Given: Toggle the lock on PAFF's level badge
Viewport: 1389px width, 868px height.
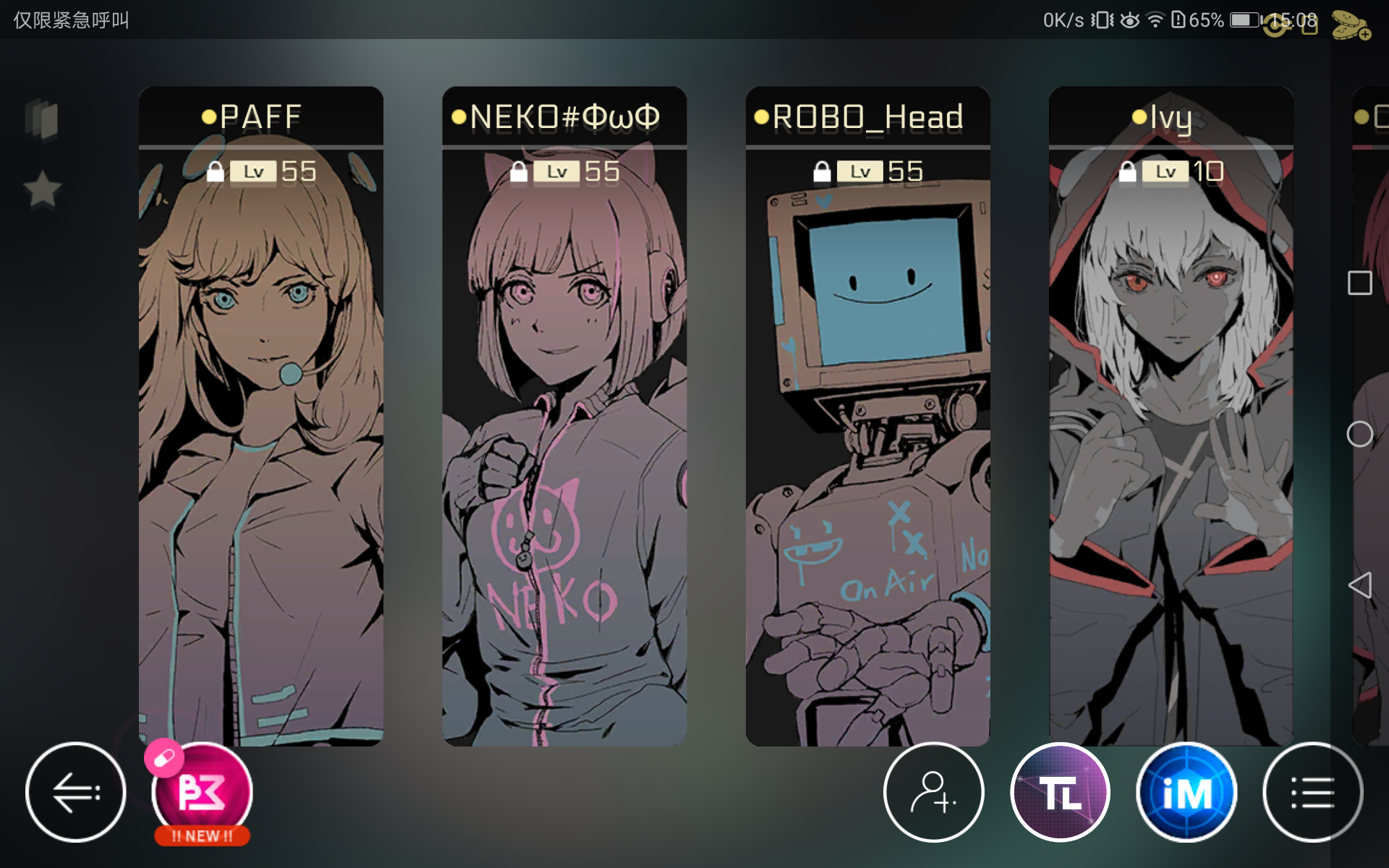Looking at the screenshot, I should click(215, 171).
